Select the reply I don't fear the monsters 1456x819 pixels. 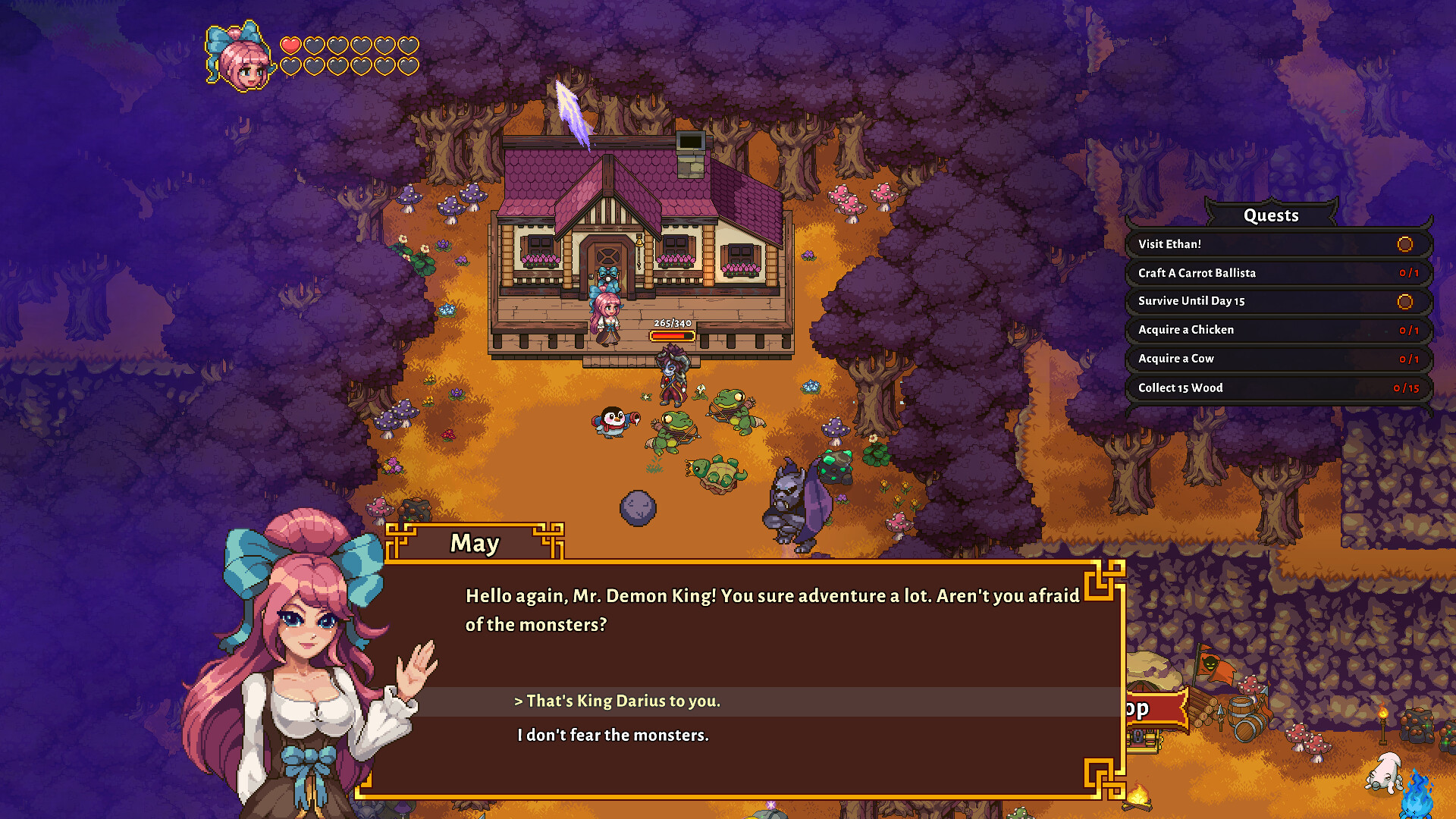point(613,735)
